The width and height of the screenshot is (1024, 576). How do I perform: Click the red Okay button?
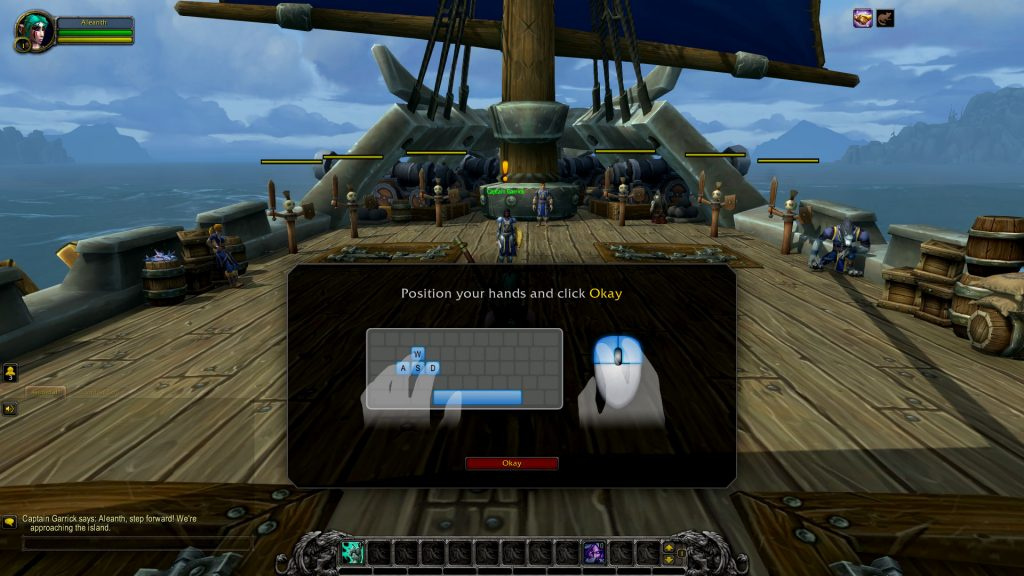[x=511, y=463]
